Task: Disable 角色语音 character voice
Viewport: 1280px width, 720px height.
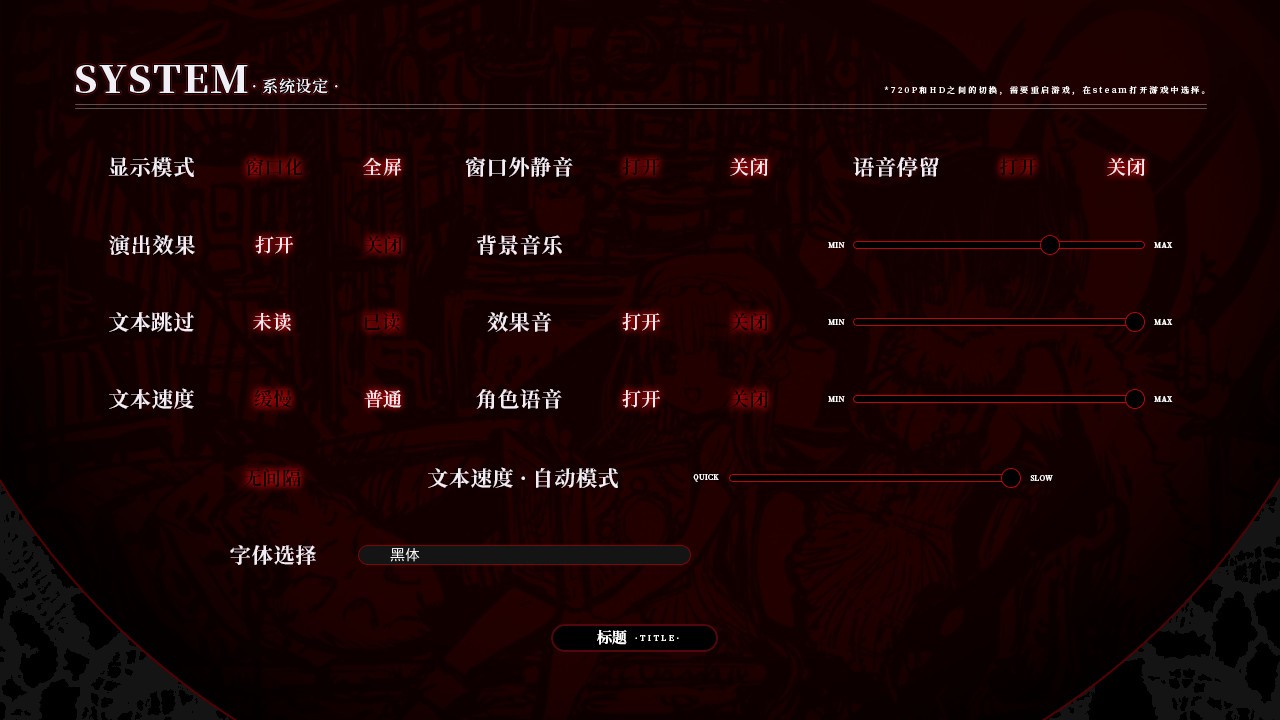Action: coord(750,399)
